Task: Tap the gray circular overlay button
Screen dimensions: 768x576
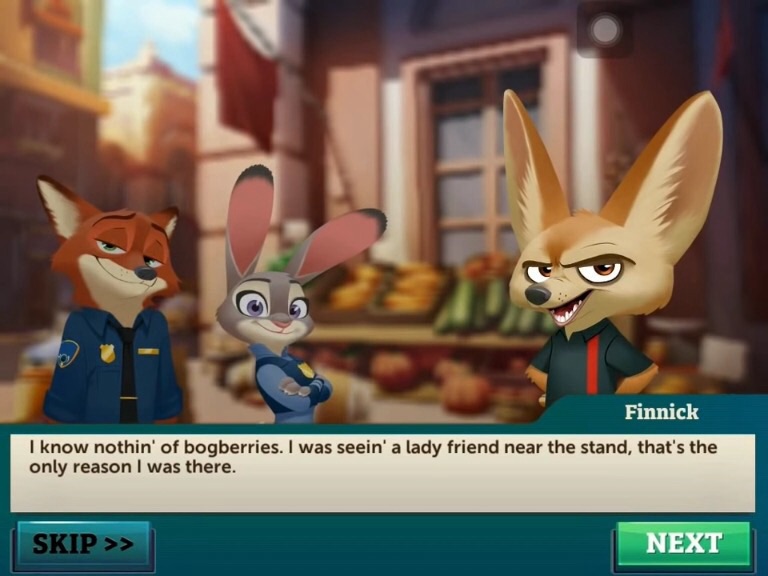Action: click(x=604, y=31)
